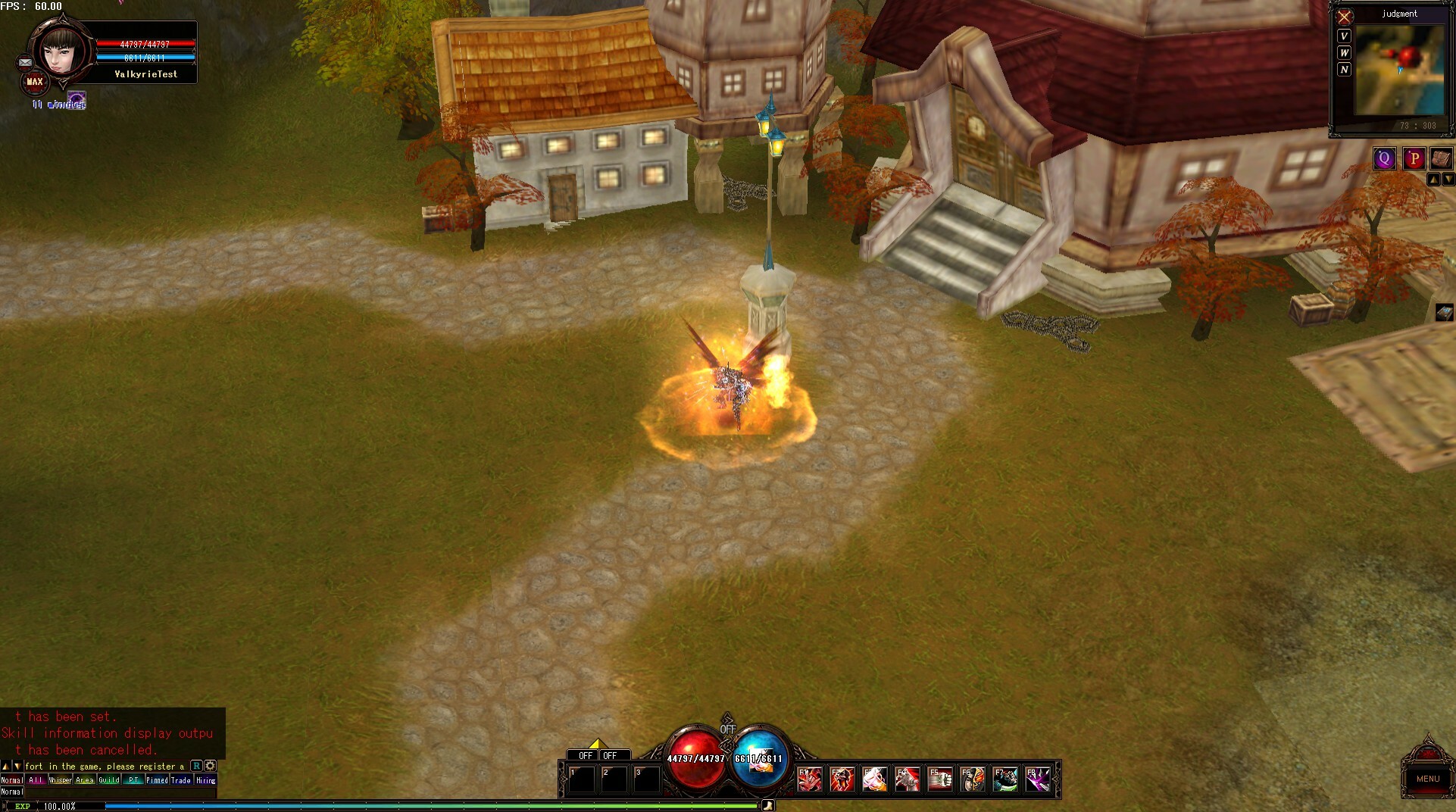Click the W button on the minimap panel
This screenshot has height=812, width=1456.
coord(1344,52)
